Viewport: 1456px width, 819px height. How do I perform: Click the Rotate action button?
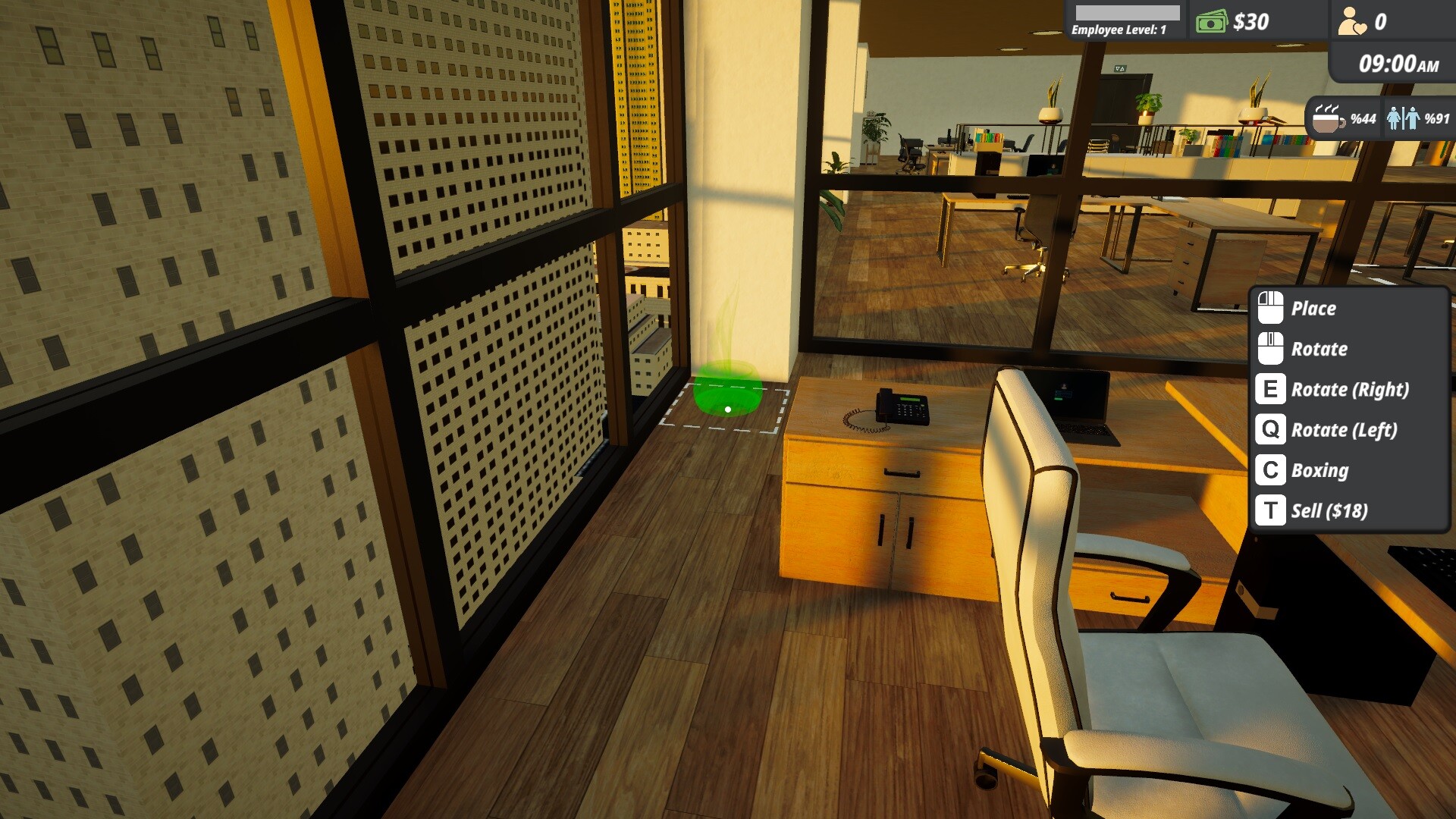1319,349
